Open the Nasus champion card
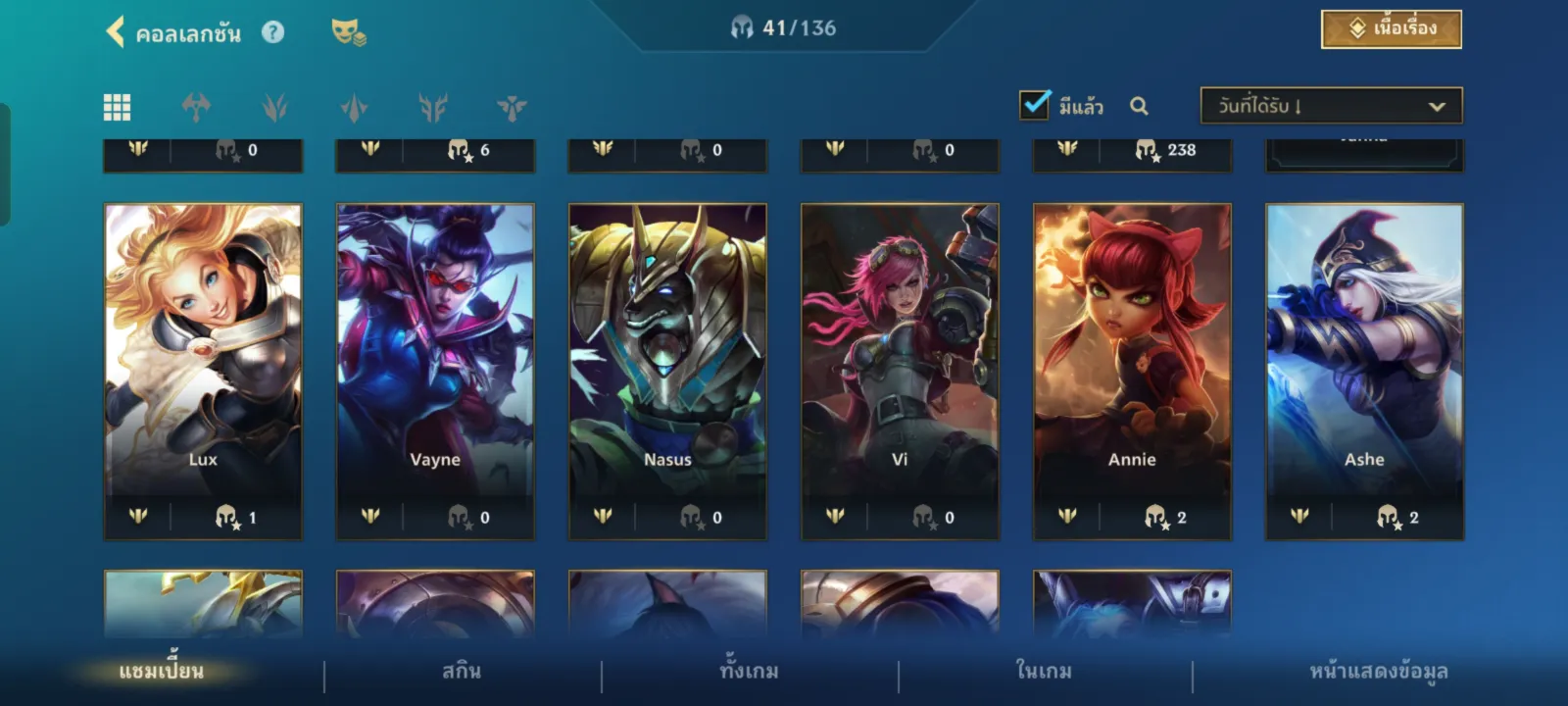Image resolution: width=1568 pixels, height=706 pixels. [667, 371]
